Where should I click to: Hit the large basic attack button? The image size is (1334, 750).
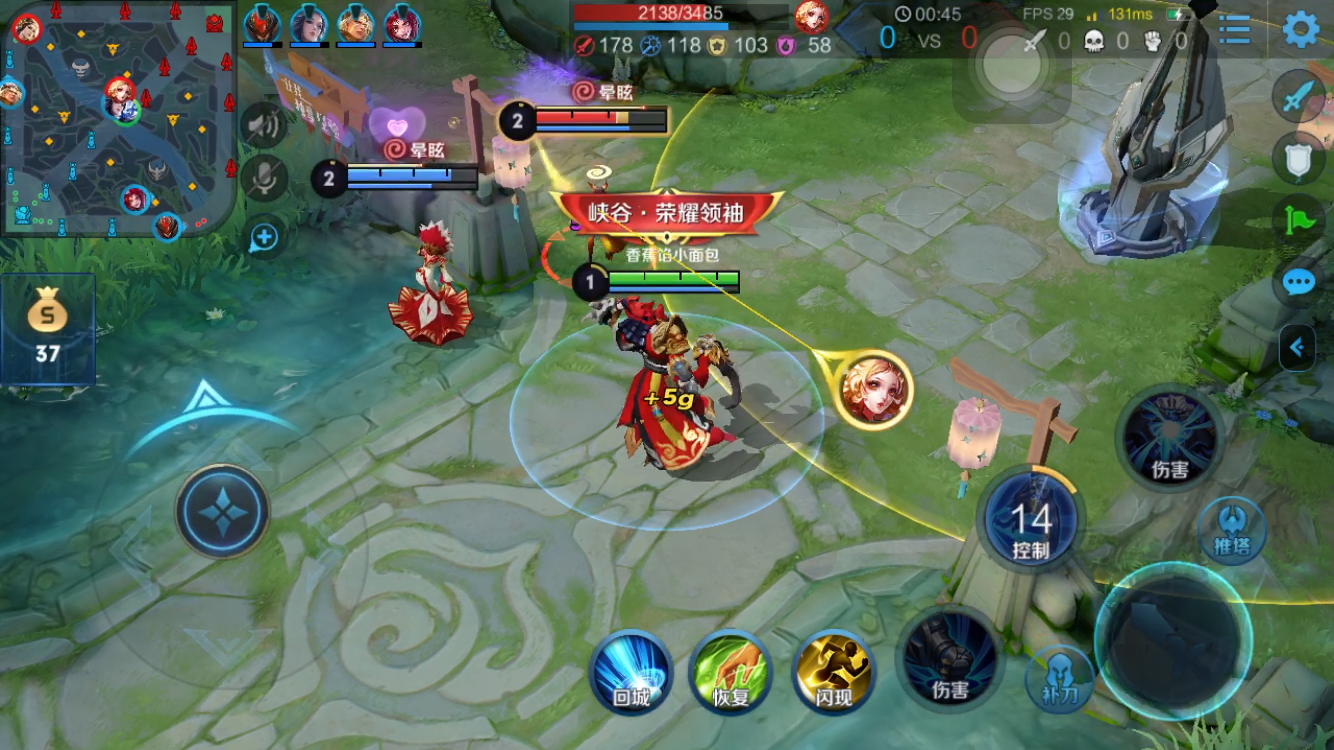1172,640
